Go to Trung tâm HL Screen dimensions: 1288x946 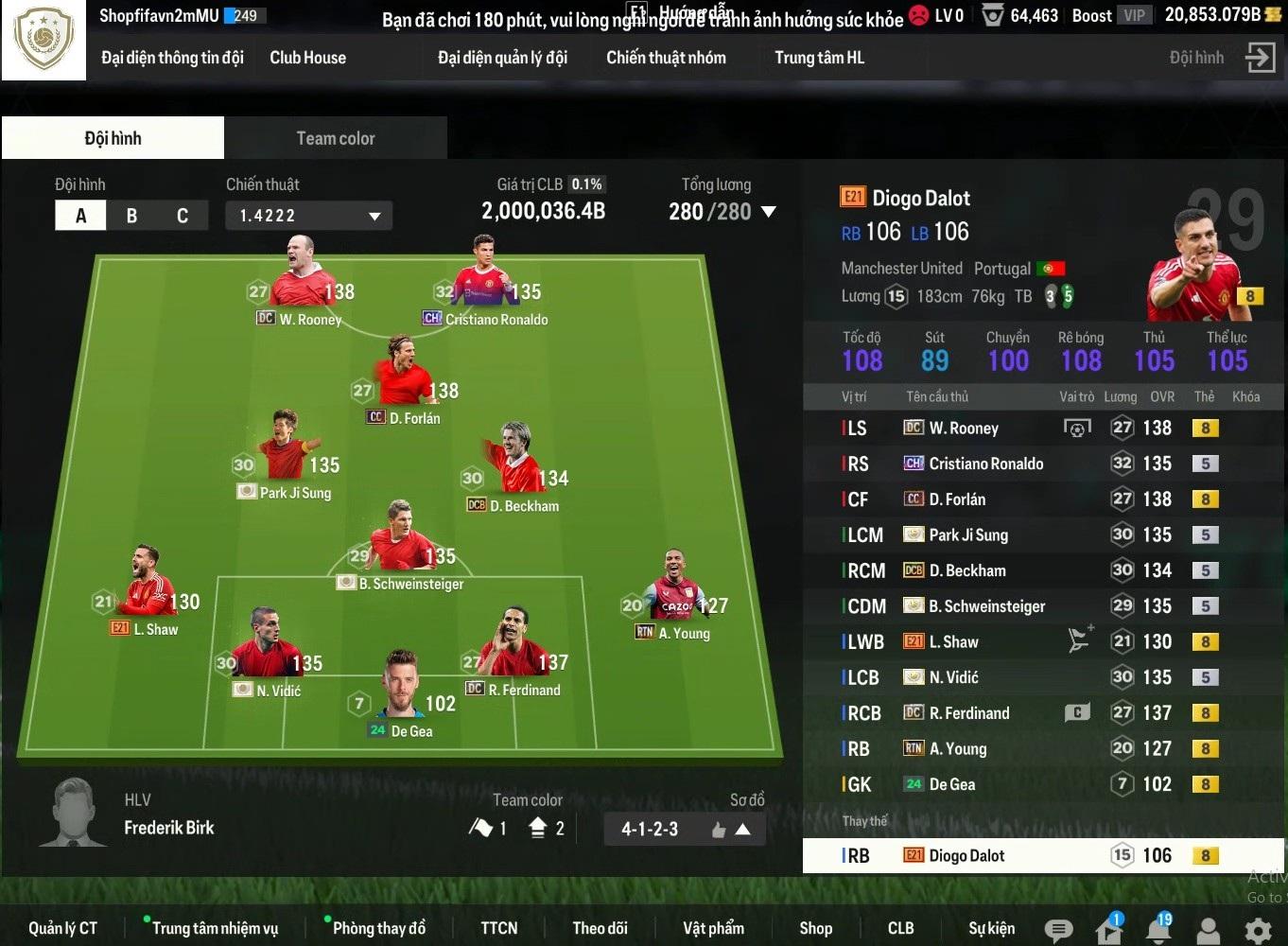(819, 58)
